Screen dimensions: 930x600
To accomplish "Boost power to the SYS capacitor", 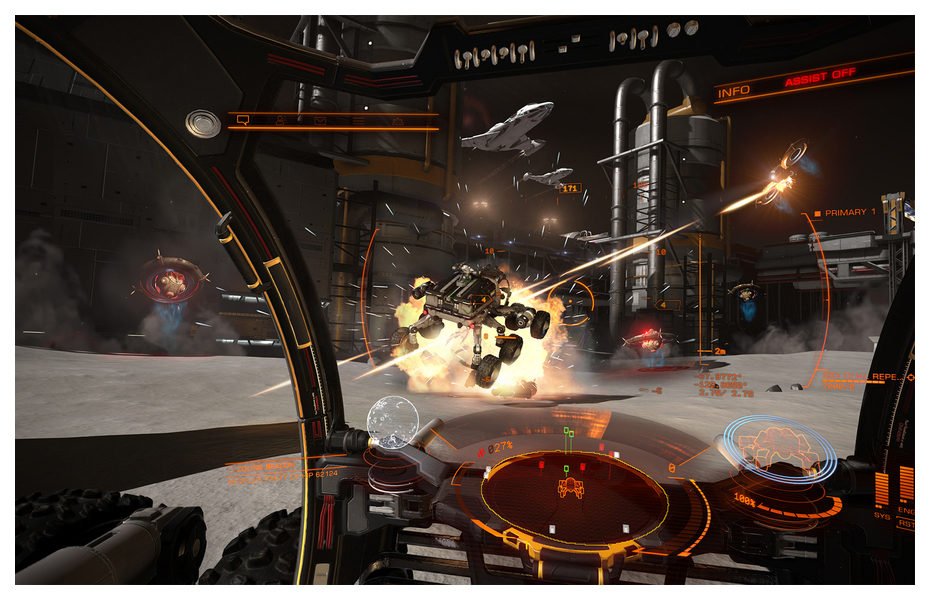I will pyautogui.click(x=882, y=488).
